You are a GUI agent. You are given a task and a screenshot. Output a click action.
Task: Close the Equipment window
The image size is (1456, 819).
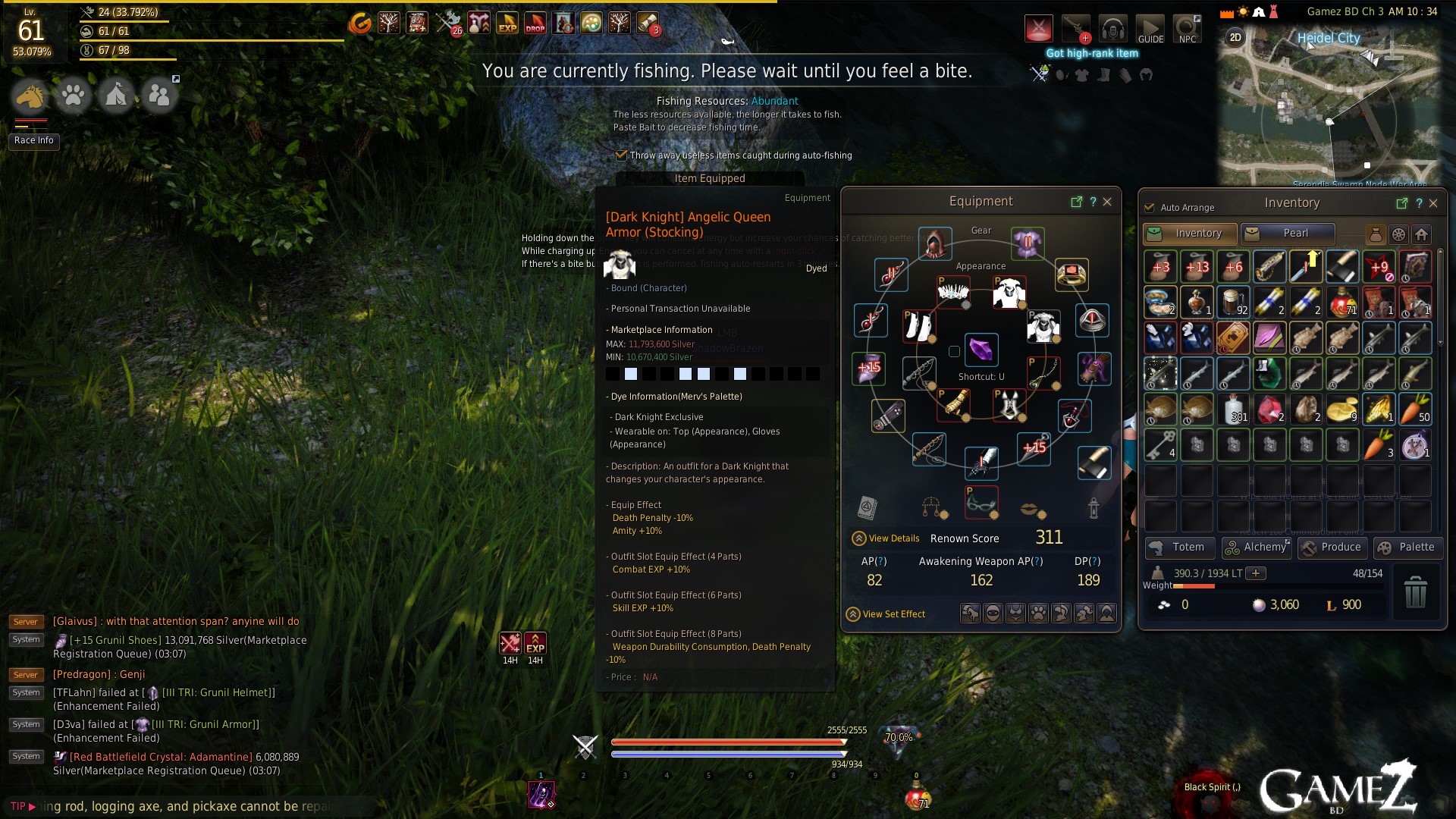[1107, 202]
